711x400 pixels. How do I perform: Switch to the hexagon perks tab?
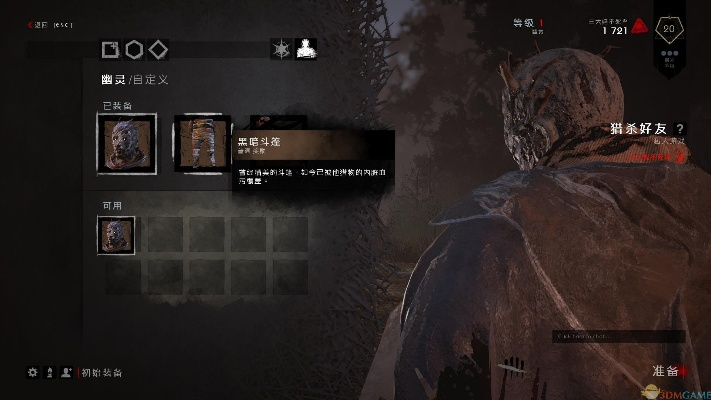[x=134, y=49]
